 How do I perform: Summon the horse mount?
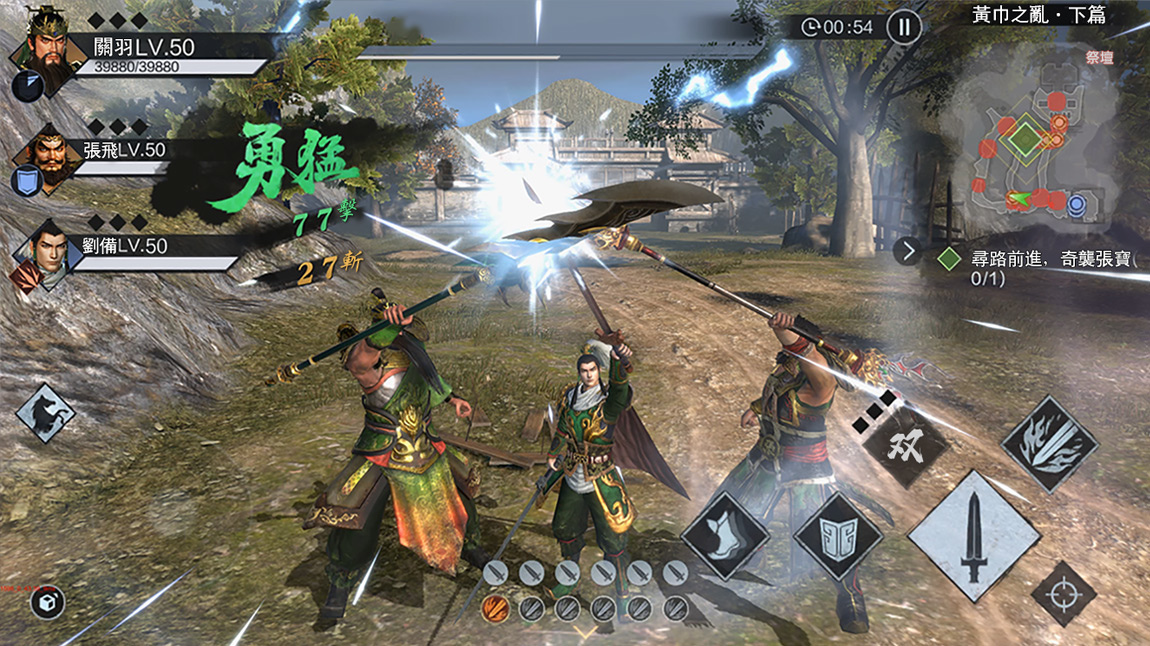click(46, 413)
